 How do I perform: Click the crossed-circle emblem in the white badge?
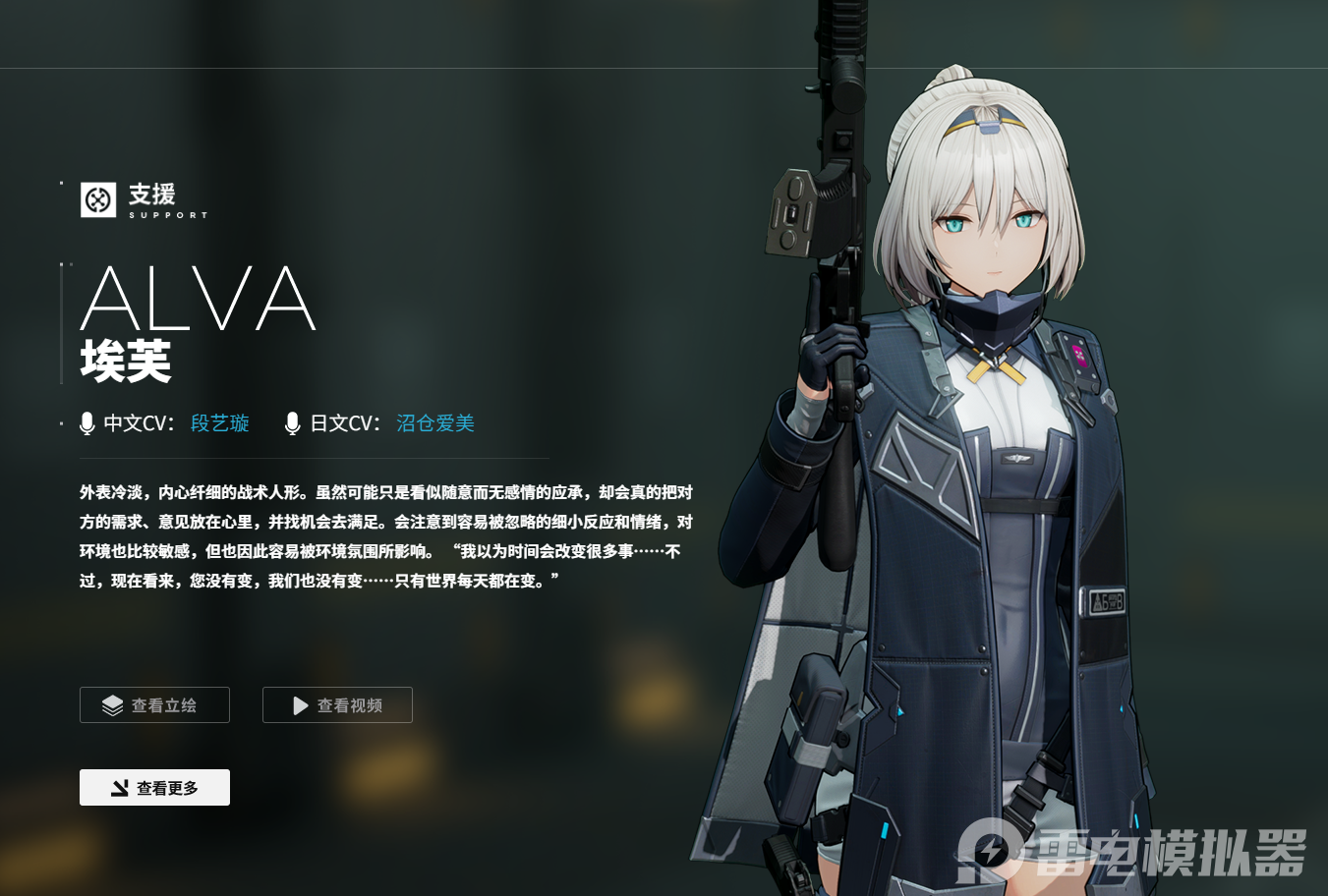(x=97, y=200)
